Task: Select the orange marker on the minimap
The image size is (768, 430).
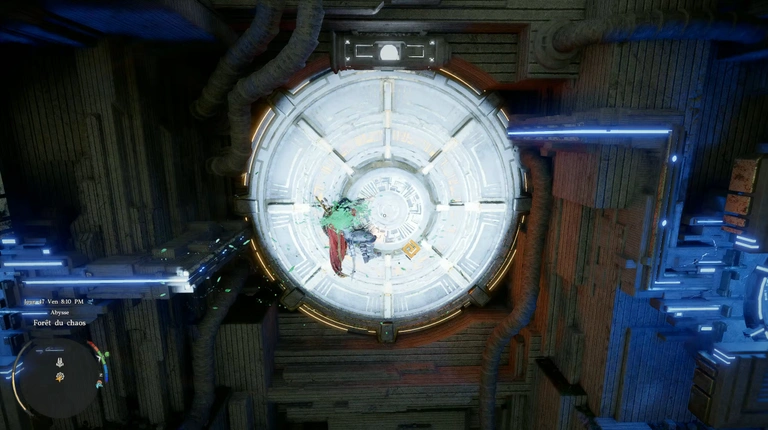Action: [60, 378]
